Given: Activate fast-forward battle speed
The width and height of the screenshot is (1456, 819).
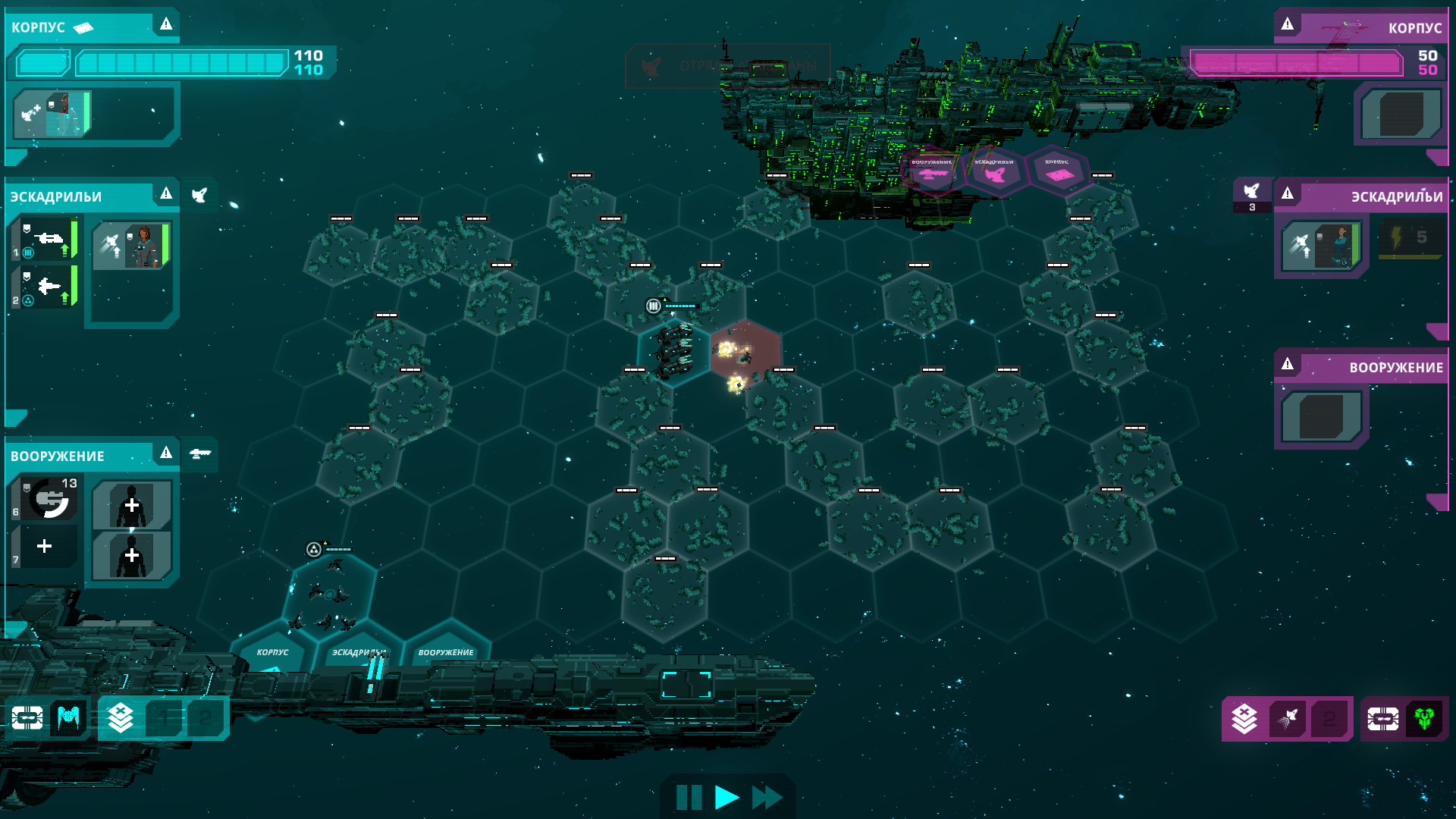Looking at the screenshot, I should pyautogui.click(x=767, y=797).
